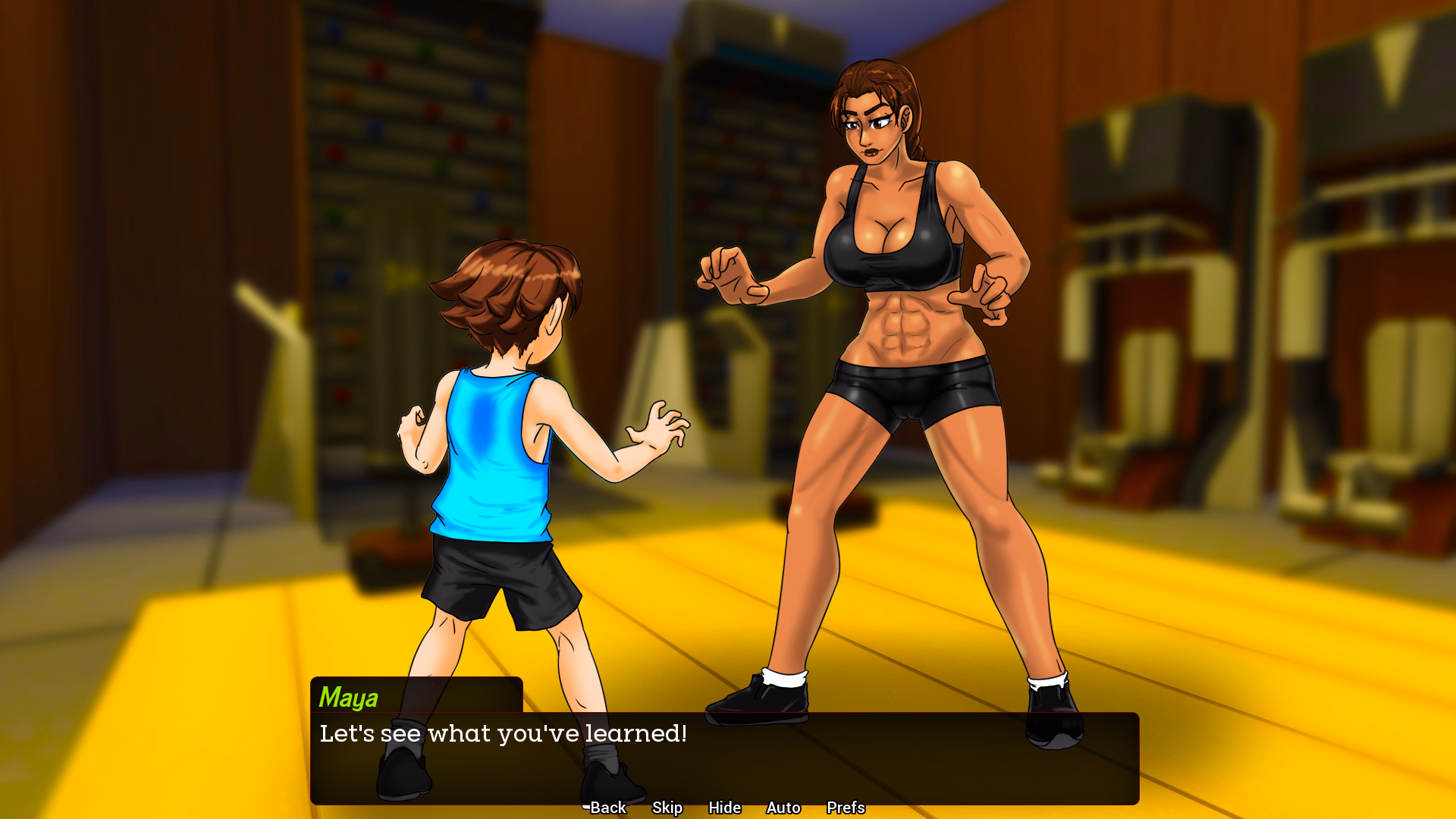Toggle the text window visibility with Hide

(724, 808)
